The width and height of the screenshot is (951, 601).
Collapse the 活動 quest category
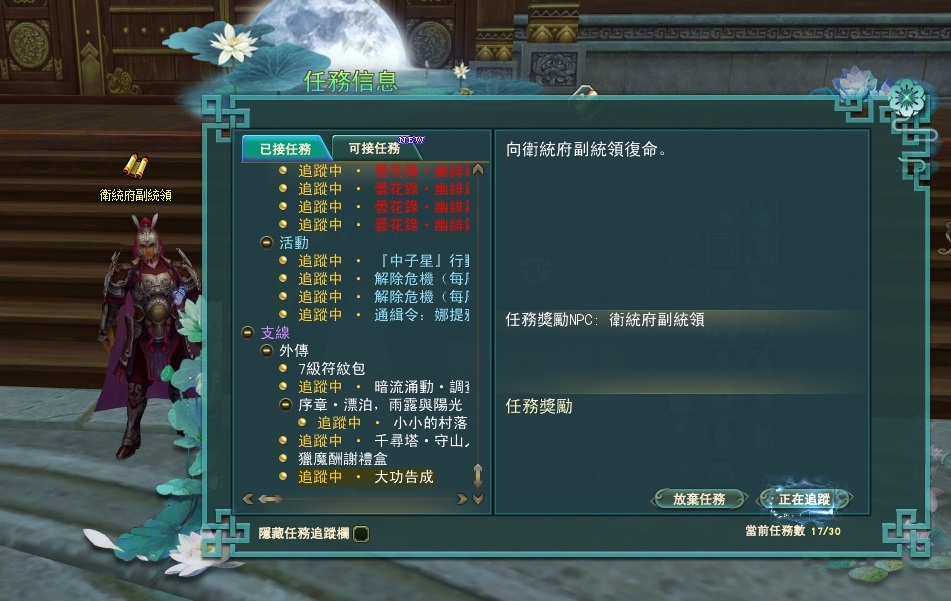[x=267, y=243]
